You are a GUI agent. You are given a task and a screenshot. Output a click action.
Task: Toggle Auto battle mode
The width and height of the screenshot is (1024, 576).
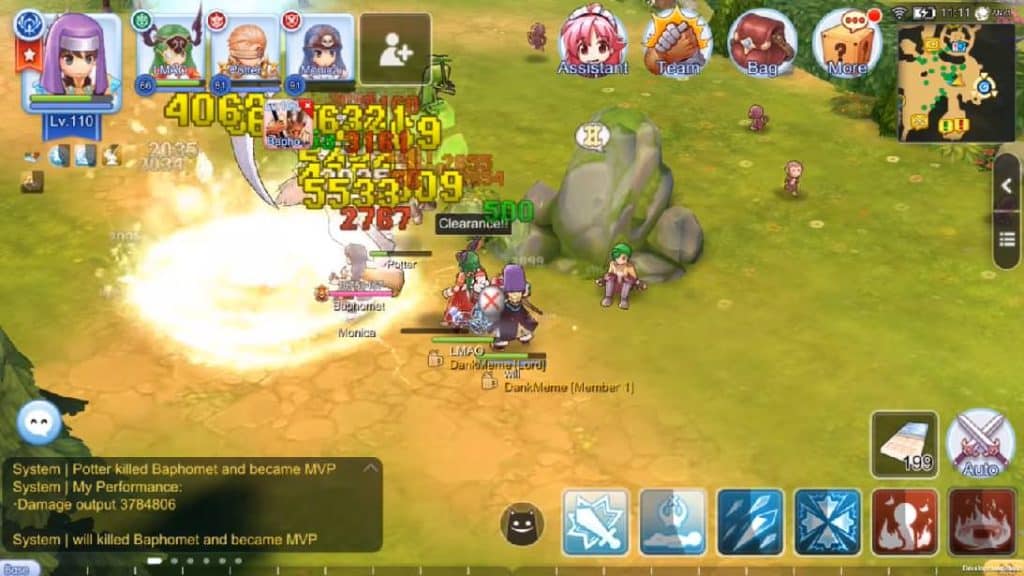(980, 443)
